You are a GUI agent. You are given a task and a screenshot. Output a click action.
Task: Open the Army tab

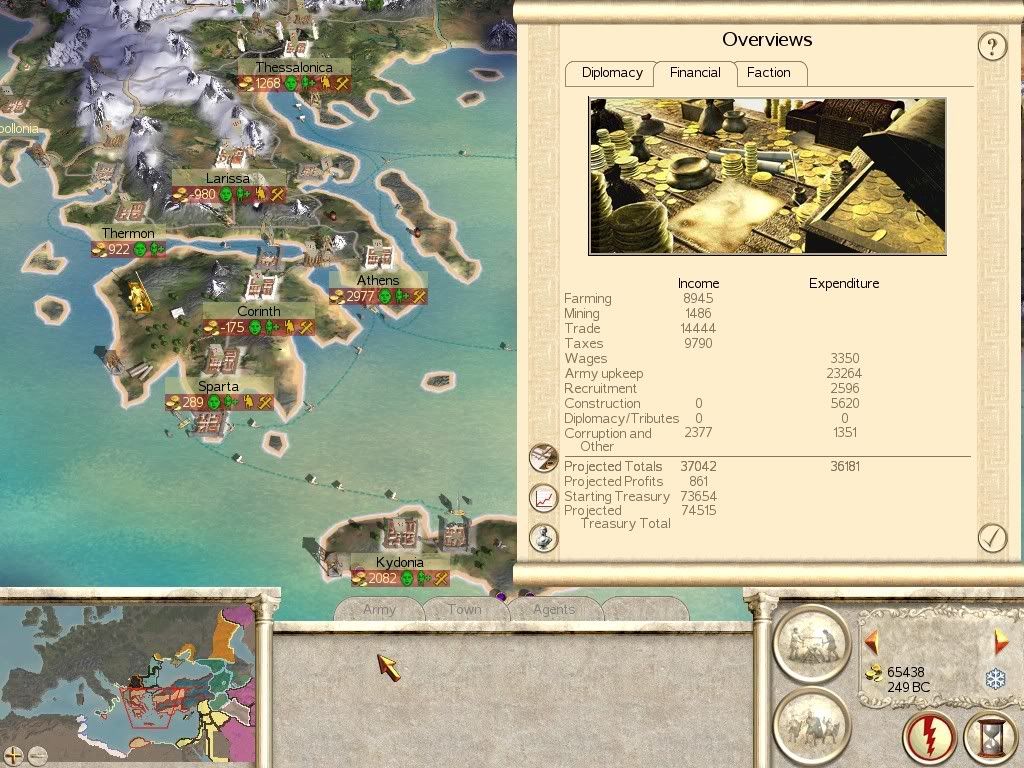click(x=379, y=609)
